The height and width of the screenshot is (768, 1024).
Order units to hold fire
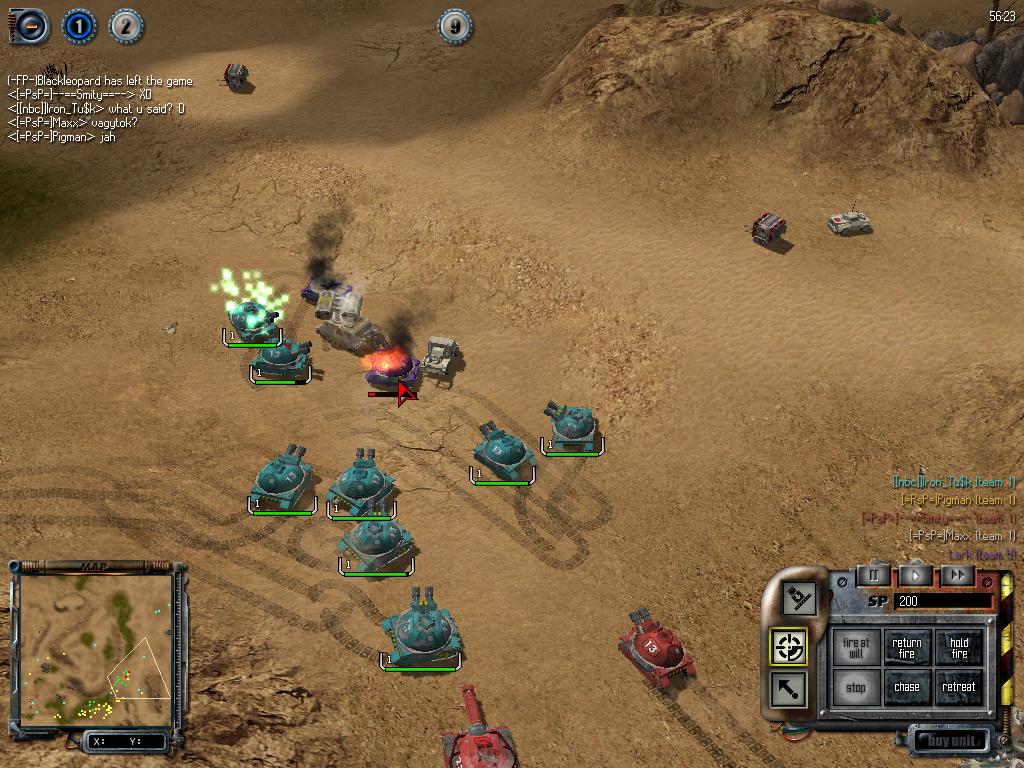(x=959, y=648)
